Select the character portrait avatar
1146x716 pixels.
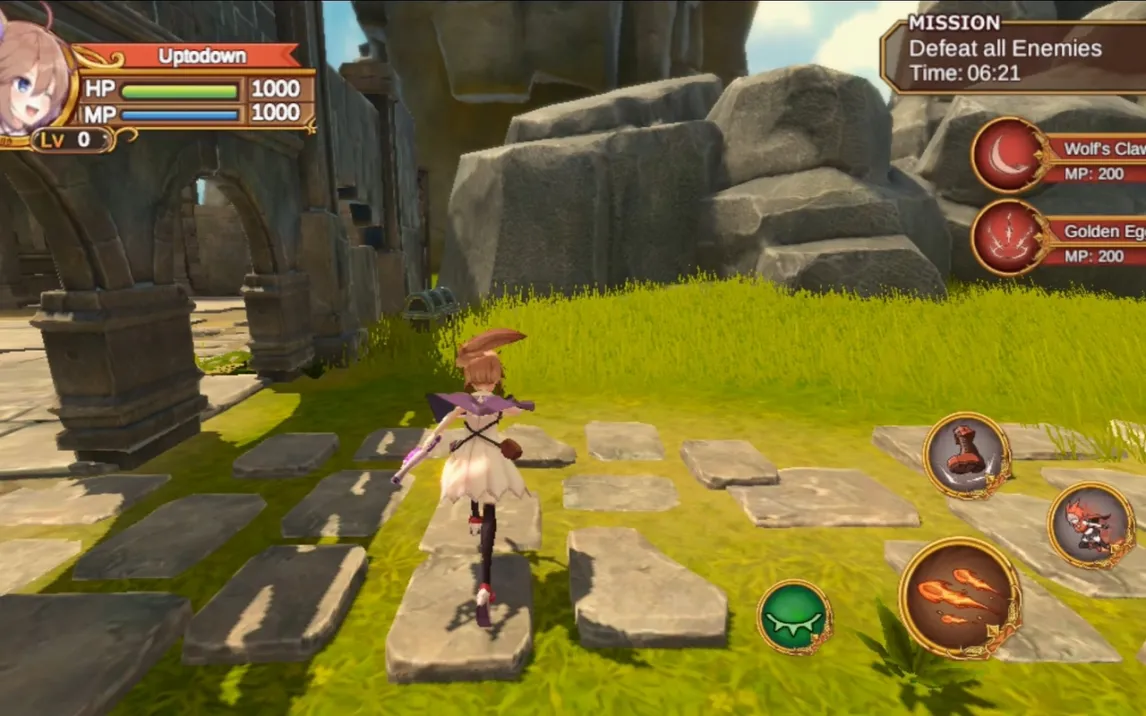click(x=32, y=78)
